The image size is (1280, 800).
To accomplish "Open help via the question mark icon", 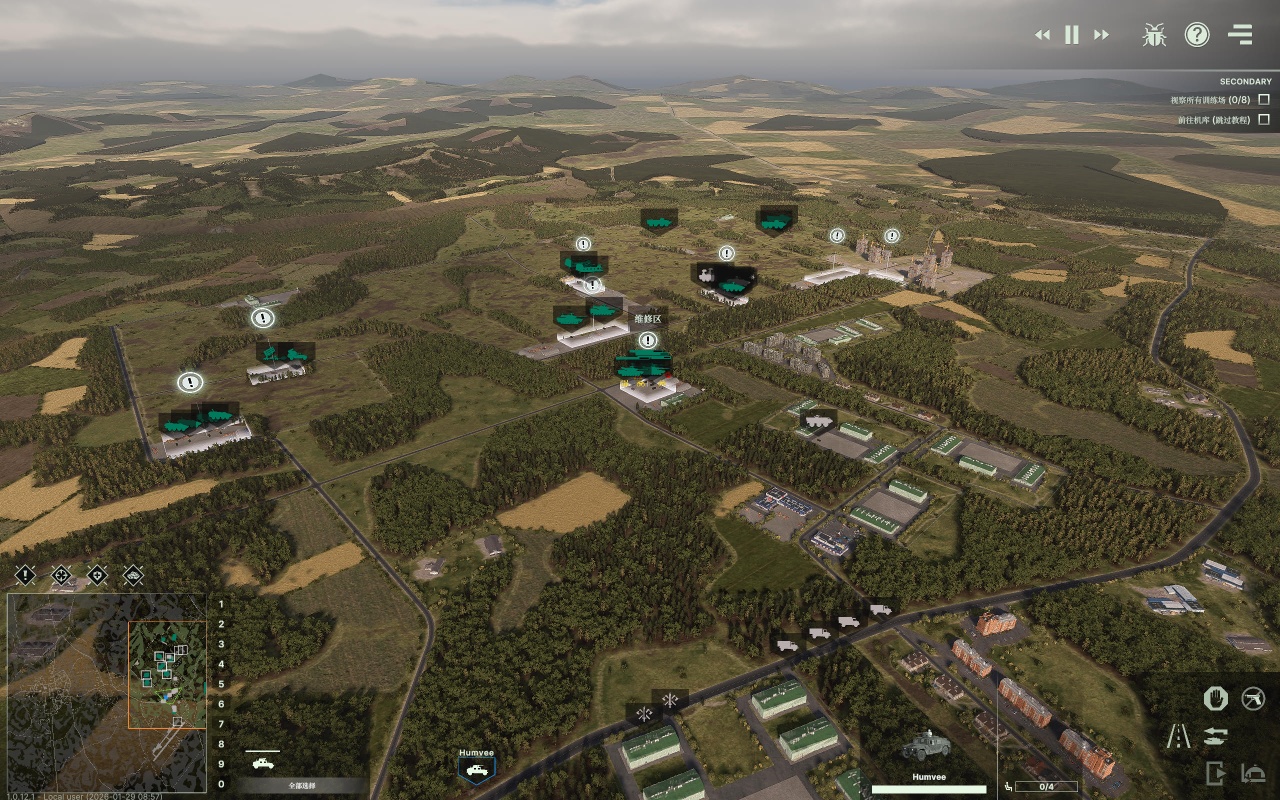I will click(x=1197, y=34).
